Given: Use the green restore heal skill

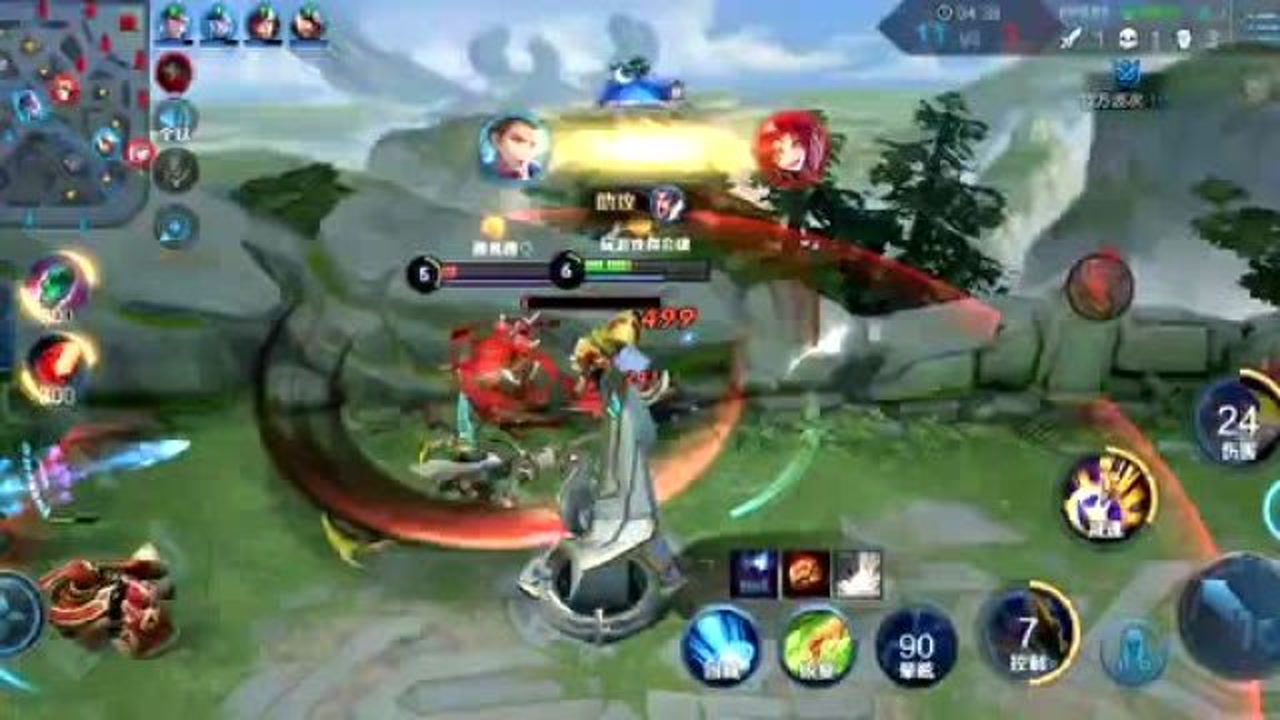Looking at the screenshot, I should 817,645.
